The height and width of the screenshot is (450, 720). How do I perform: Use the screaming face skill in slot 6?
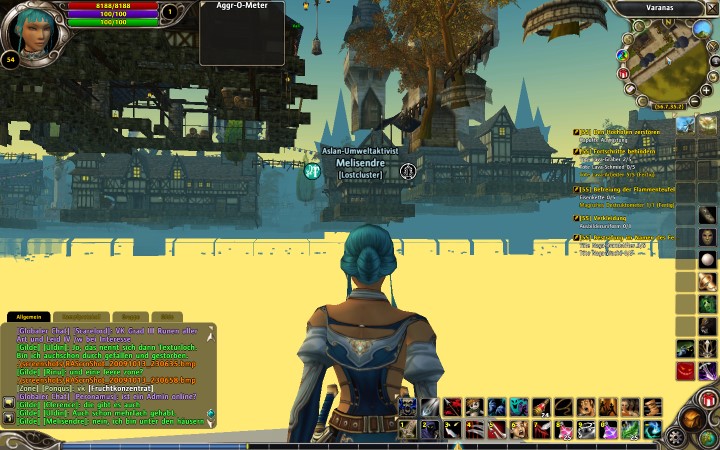tap(519, 428)
